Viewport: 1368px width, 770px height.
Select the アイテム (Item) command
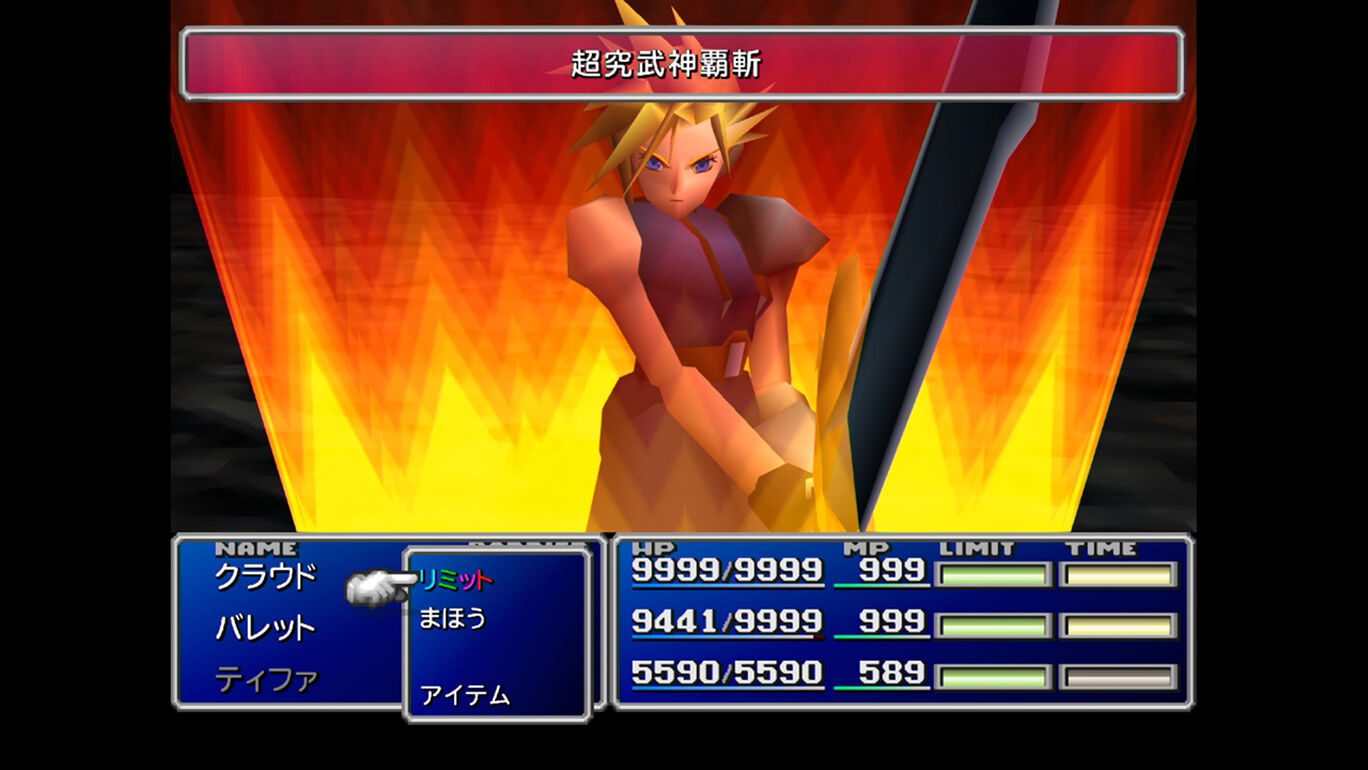(x=465, y=697)
